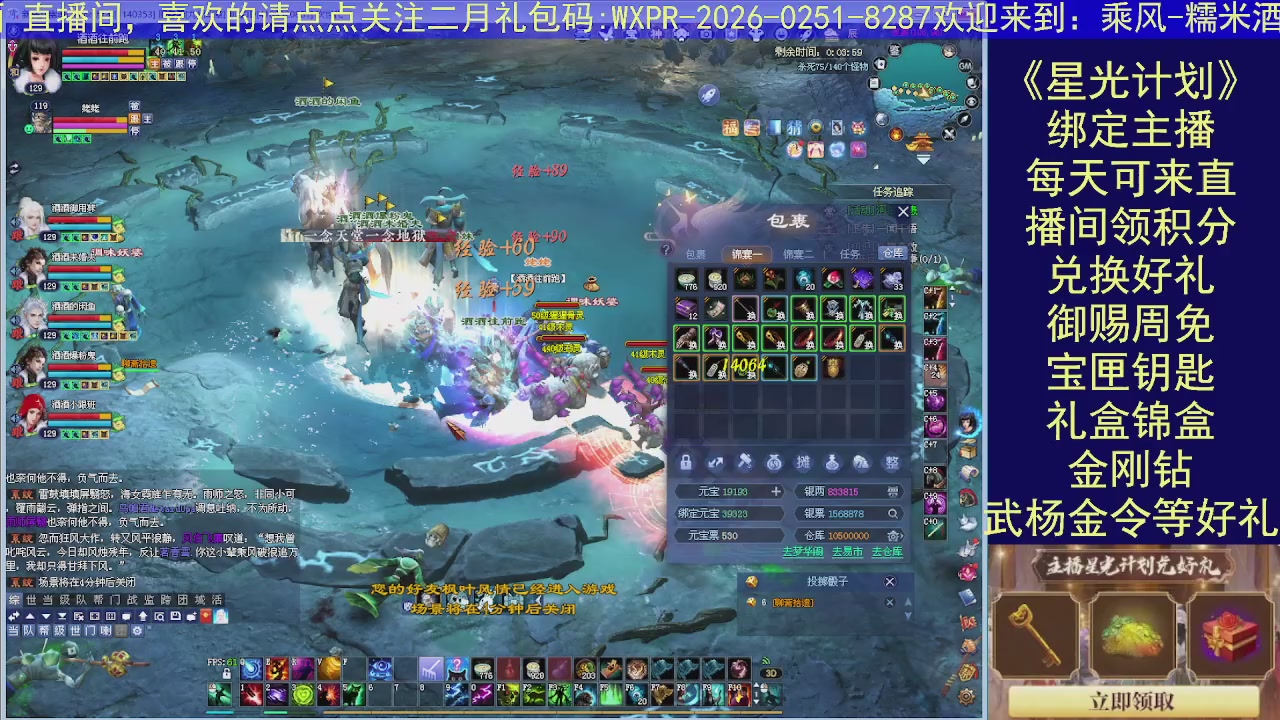This screenshot has height=720, width=1280.
Task: Open the 去易市 market link
Action: tap(846, 552)
